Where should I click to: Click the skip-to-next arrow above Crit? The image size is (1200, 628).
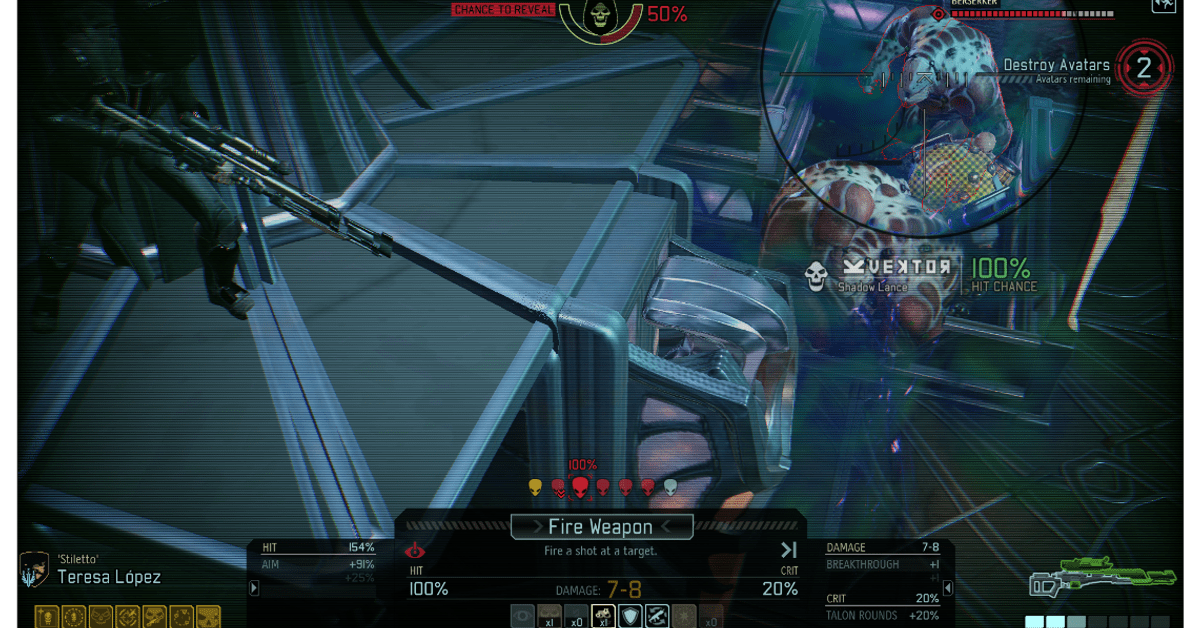click(x=788, y=550)
